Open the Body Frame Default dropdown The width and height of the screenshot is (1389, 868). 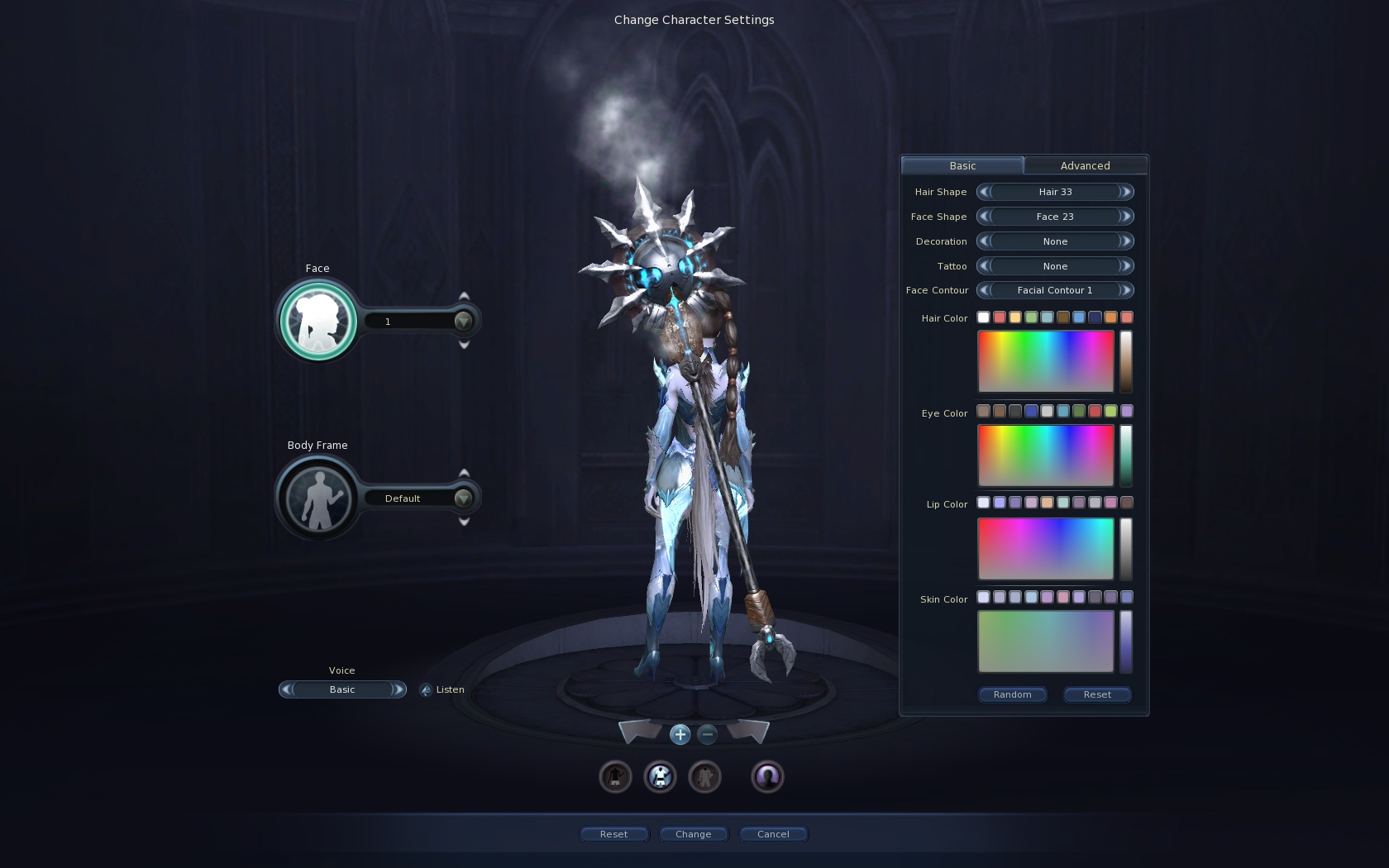coord(463,498)
